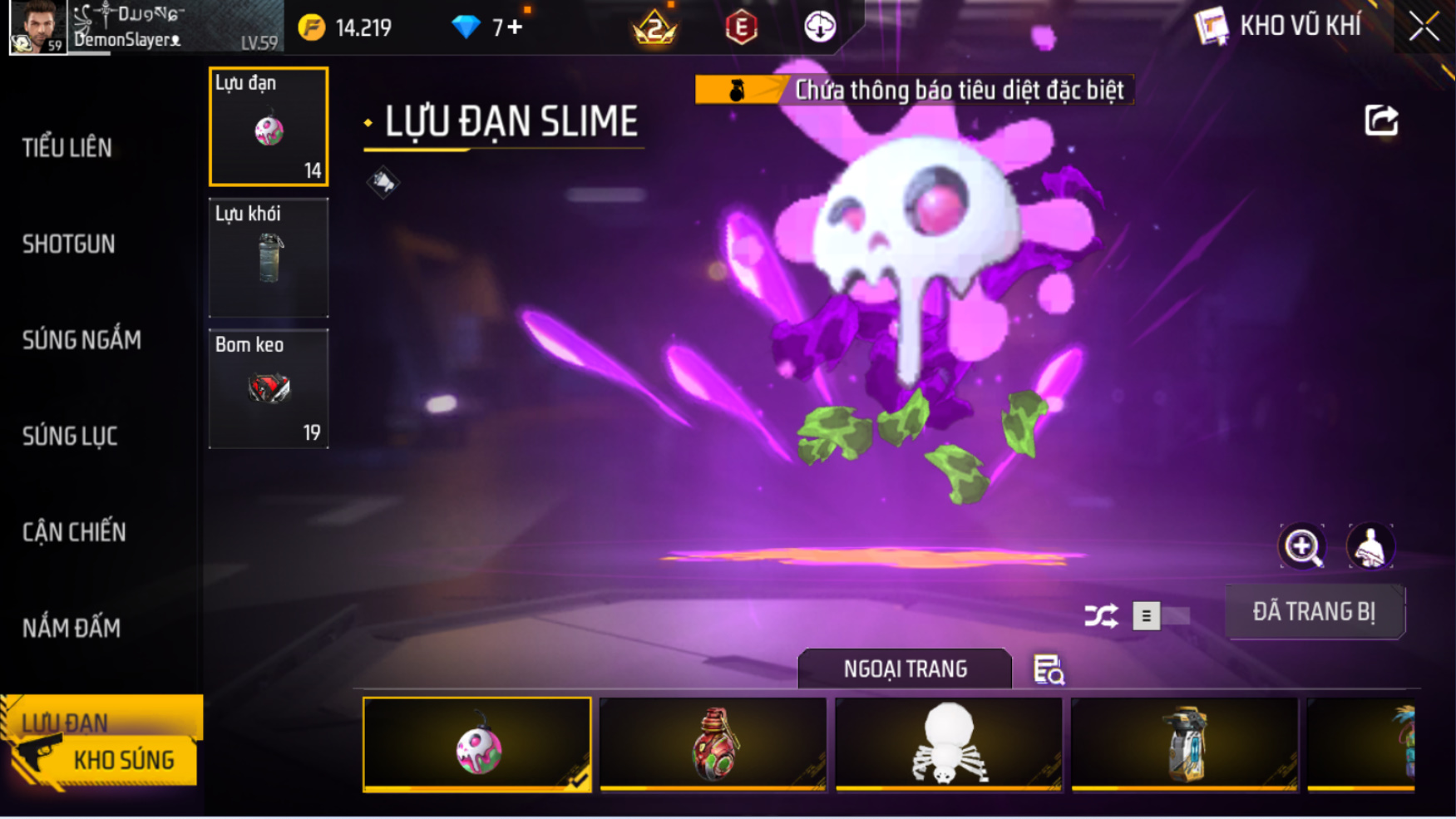The width and height of the screenshot is (1456, 819).
Task: Toggle the random skin shuffle switch
Action: [1161, 615]
